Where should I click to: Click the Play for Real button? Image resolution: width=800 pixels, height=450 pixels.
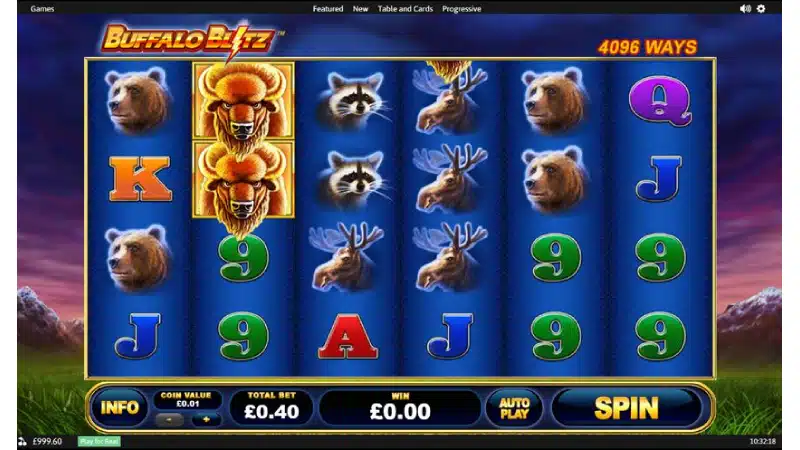[x=99, y=441]
